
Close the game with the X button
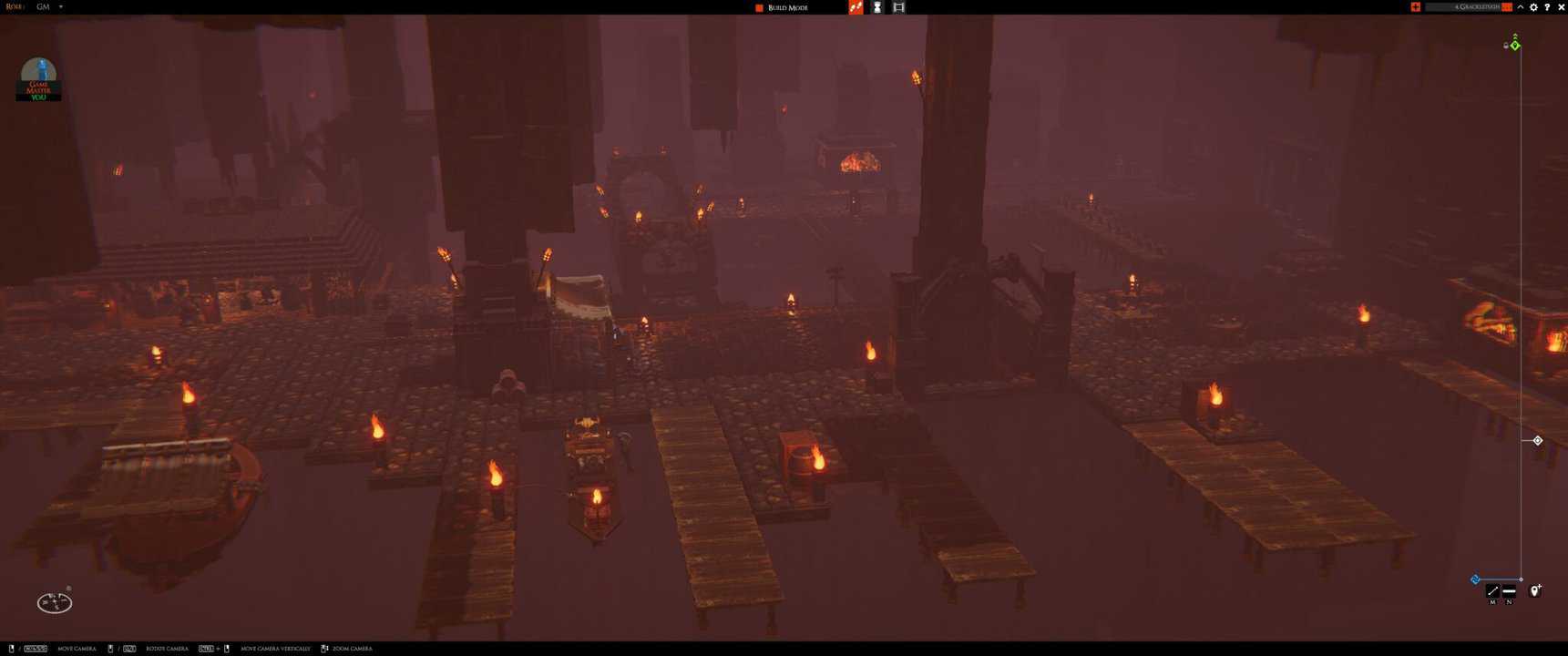pyautogui.click(x=1561, y=7)
